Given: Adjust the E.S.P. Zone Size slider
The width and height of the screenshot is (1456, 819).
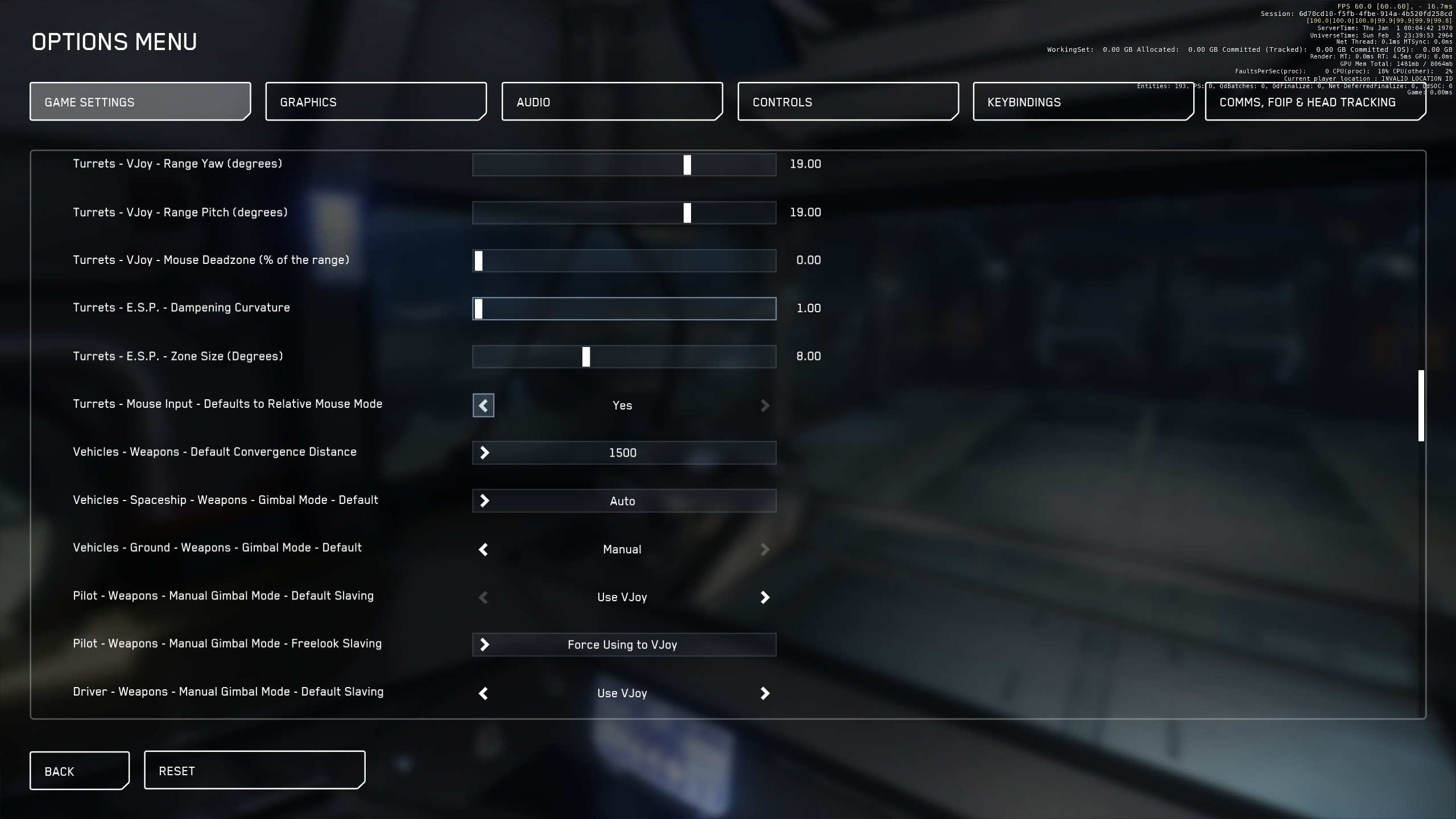Looking at the screenshot, I should coord(586,357).
